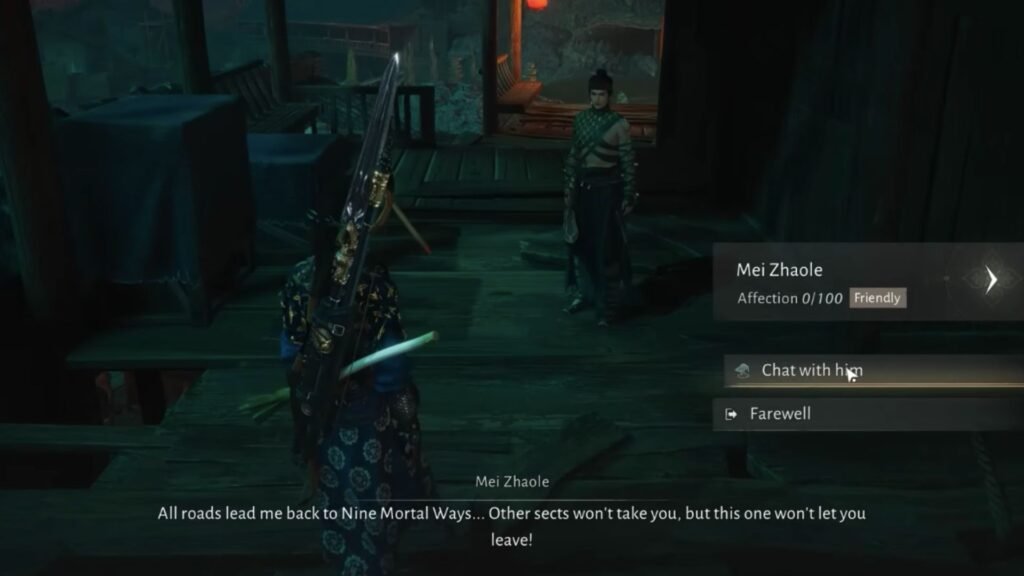This screenshot has height=576, width=1024.
Task: Select the Farewell option to end conversation
Action: [x=780, y=413]
